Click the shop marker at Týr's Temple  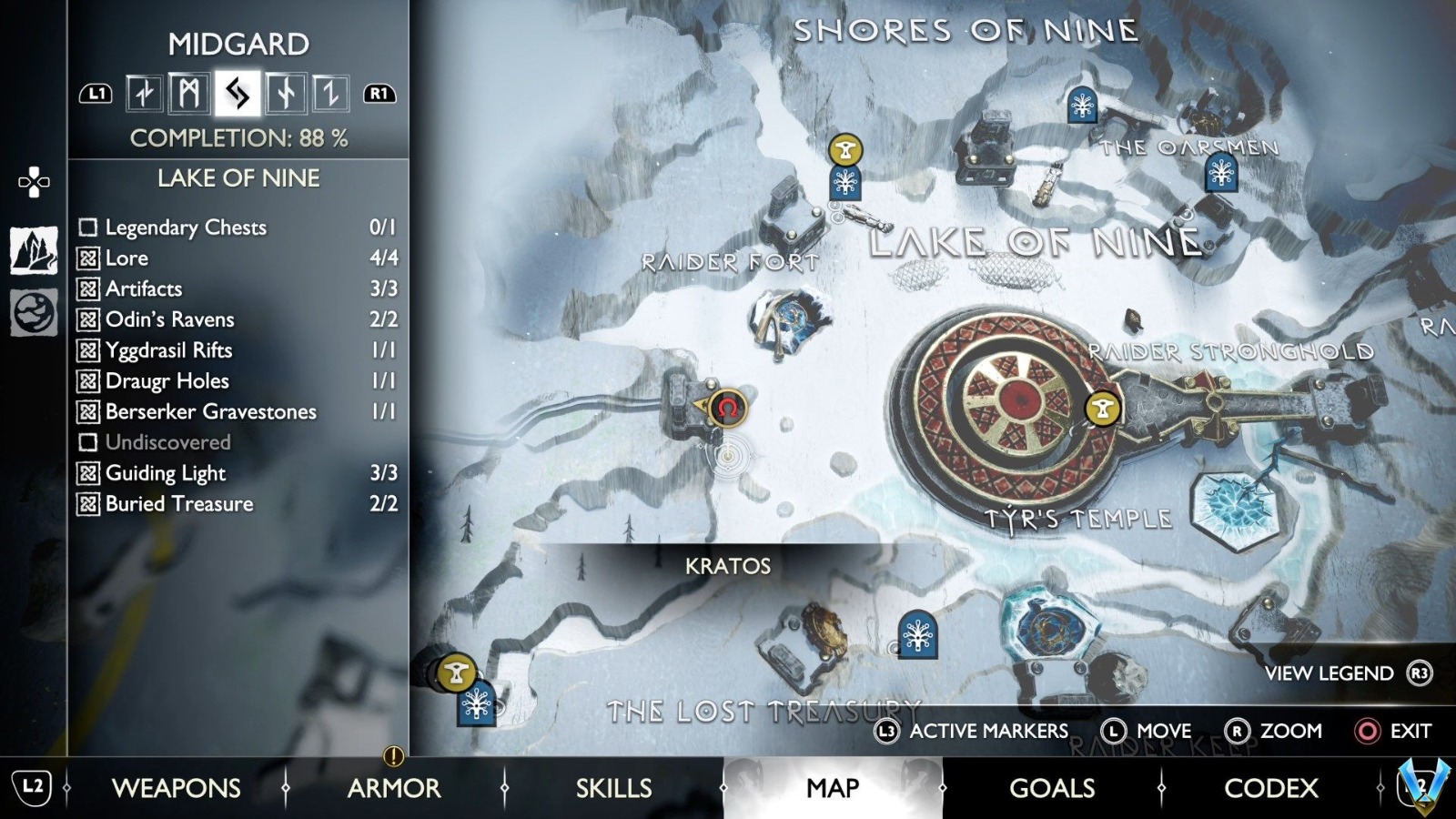(1103, 409)
